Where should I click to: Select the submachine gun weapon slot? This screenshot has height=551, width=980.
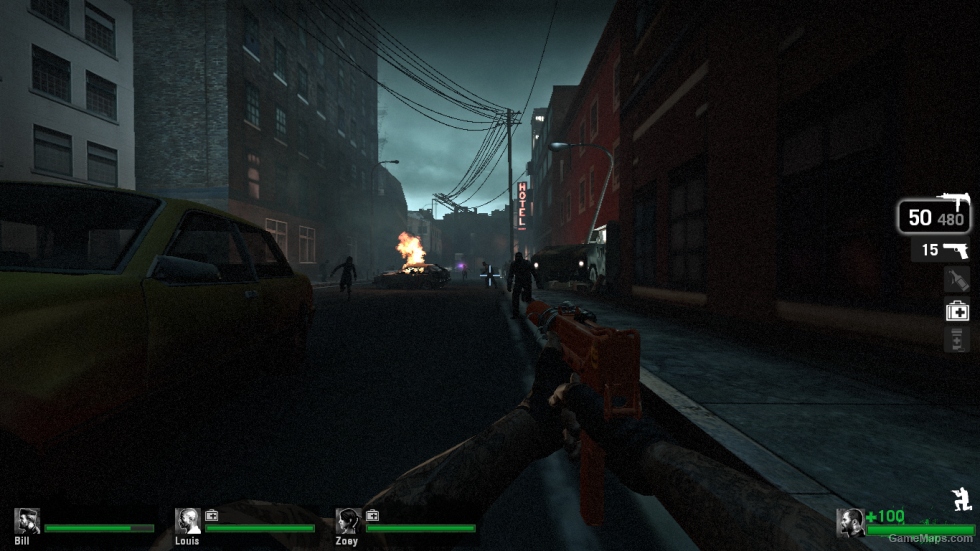[x=934, y=216]
